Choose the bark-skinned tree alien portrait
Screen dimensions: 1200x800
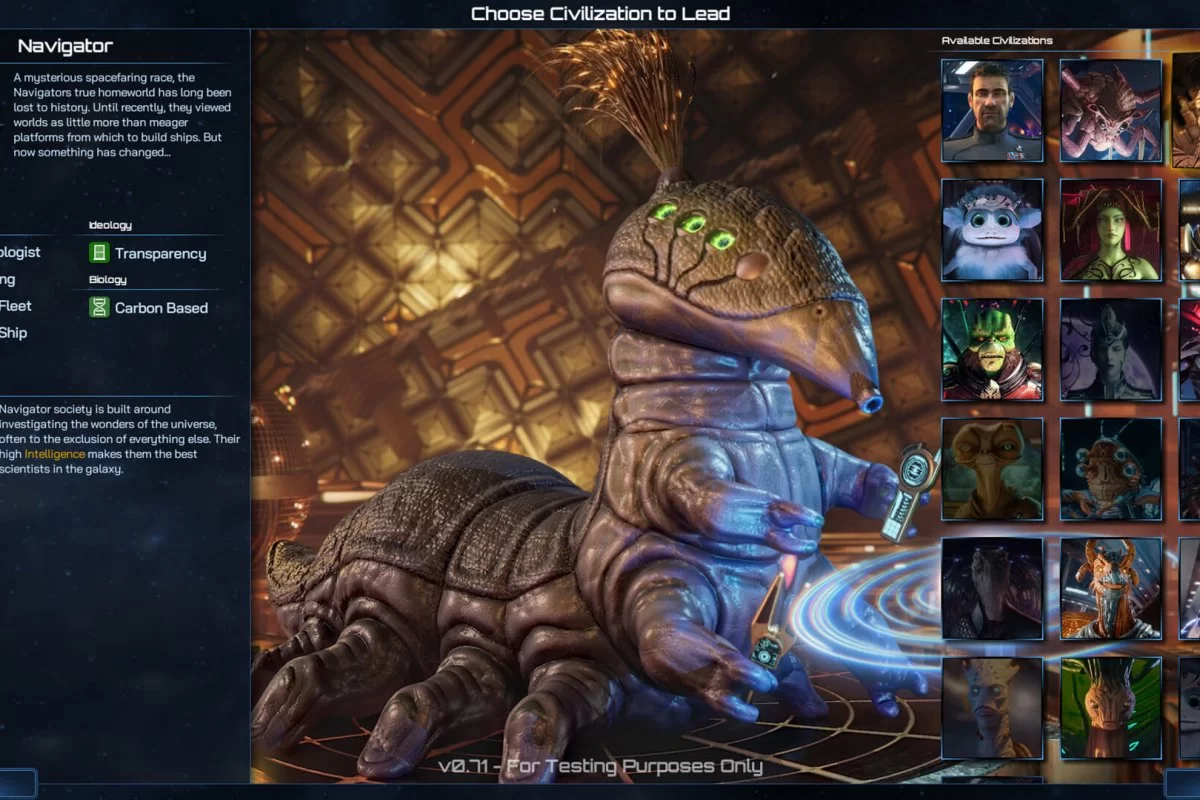992,708
